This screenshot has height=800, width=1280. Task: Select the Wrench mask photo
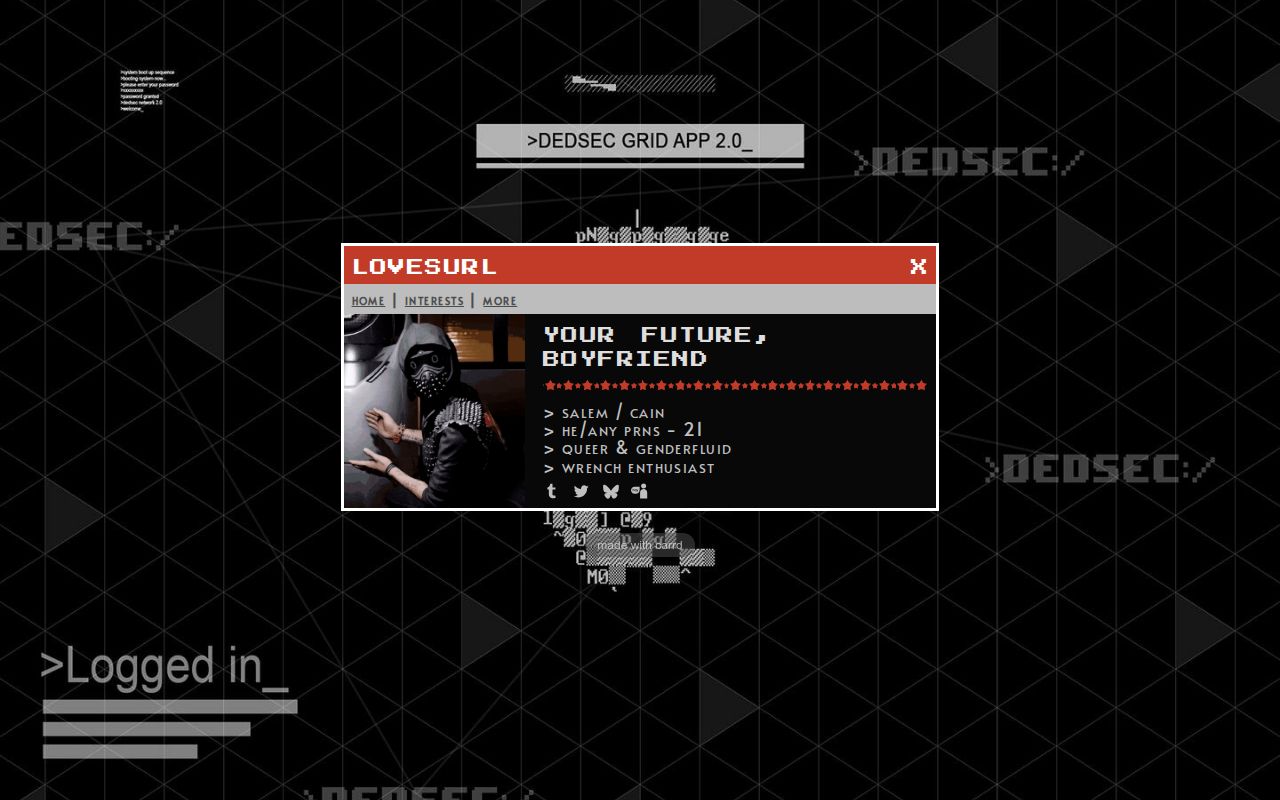[x=434, y=408]
